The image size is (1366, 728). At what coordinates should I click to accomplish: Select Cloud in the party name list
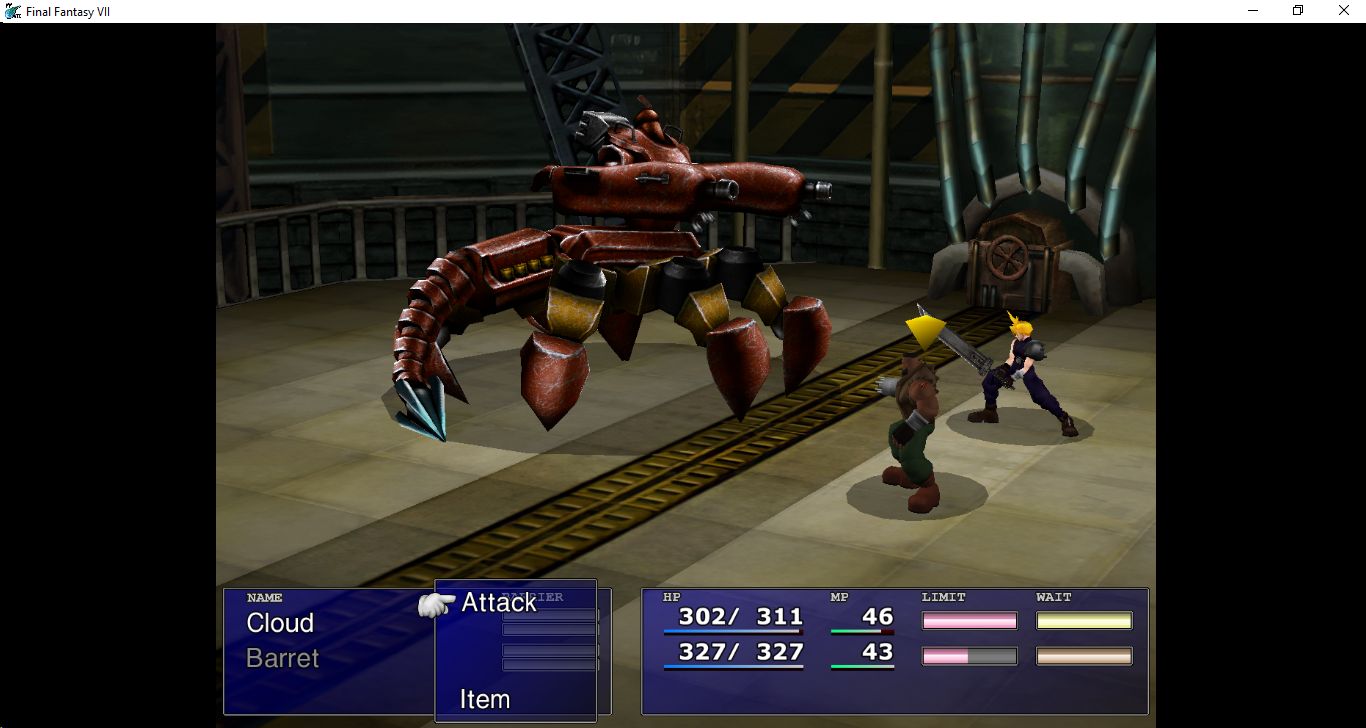point(280,623)
